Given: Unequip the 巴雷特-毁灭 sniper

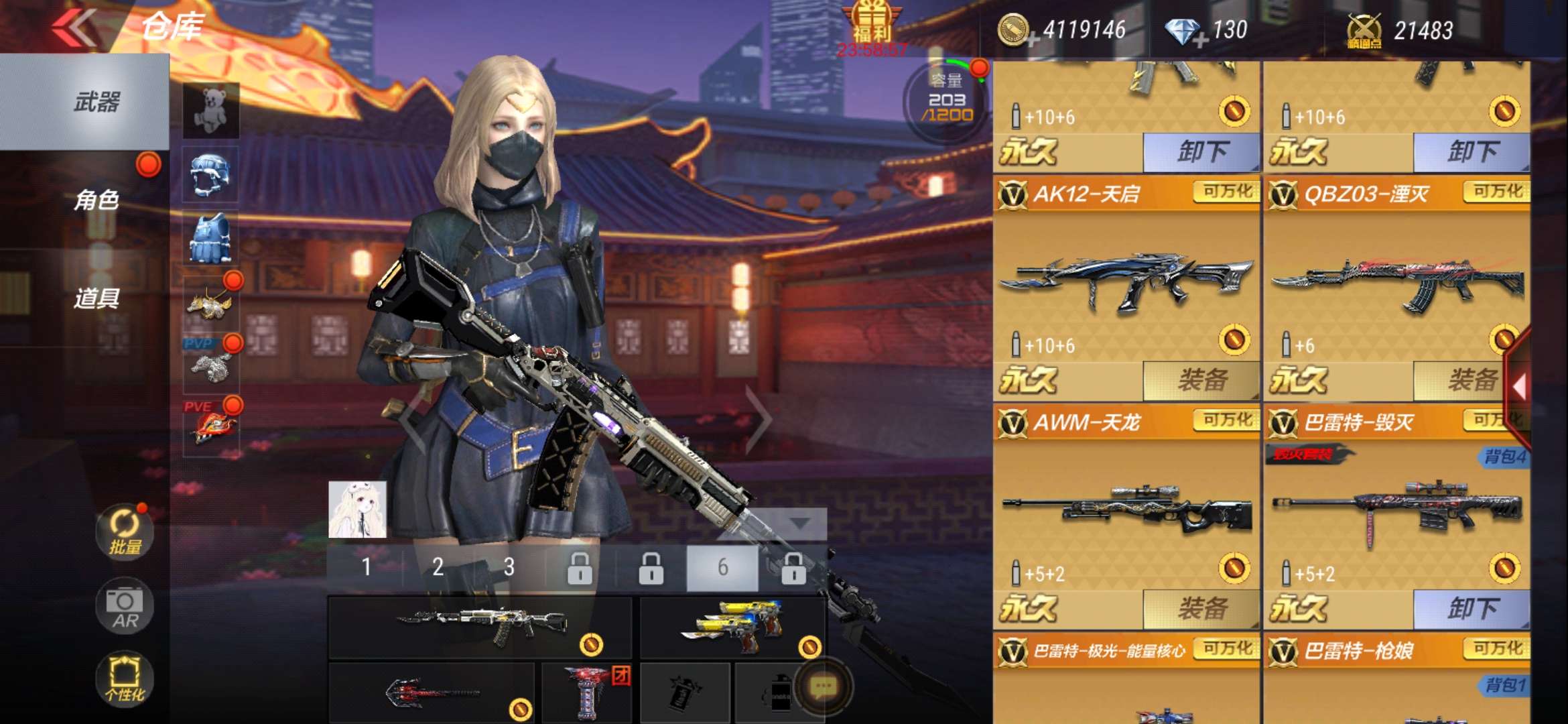Looking at the screenshot, I should [1472, 609].
